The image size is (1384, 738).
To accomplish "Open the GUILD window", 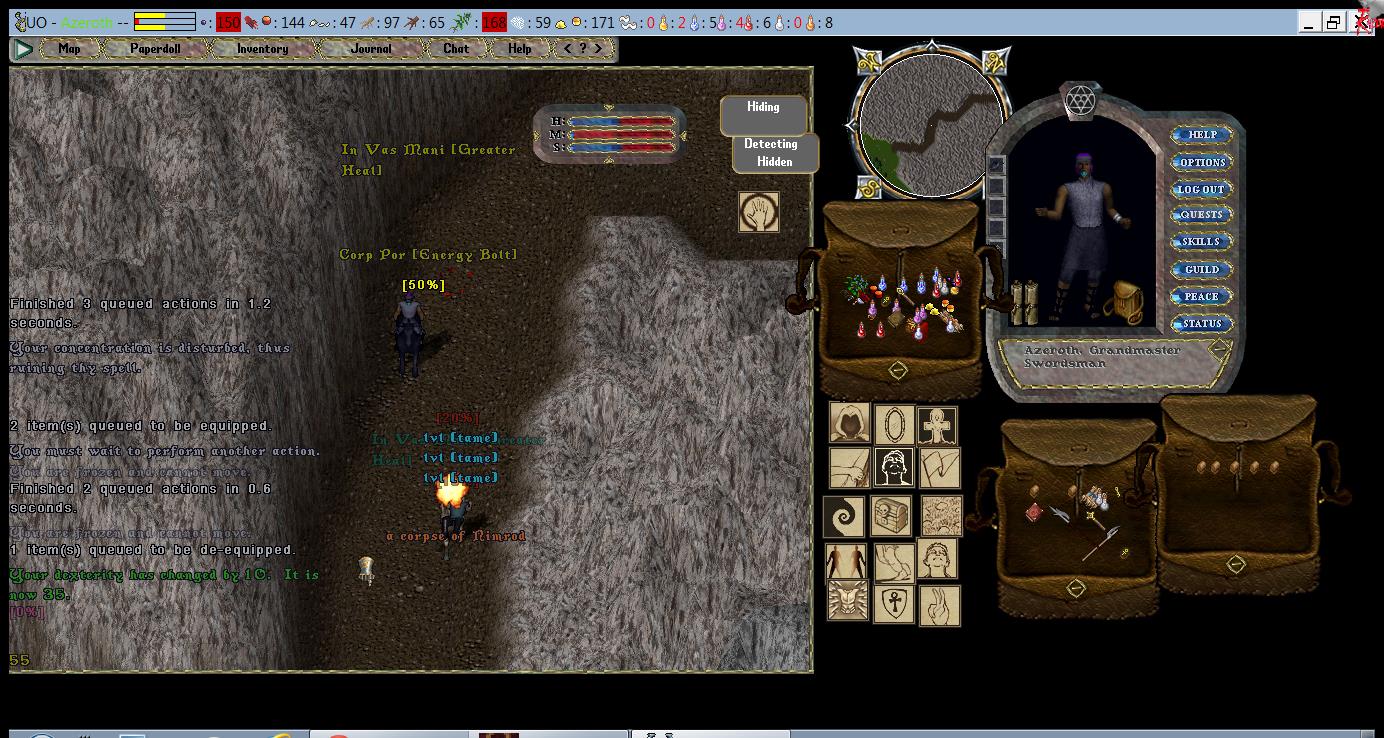I will pos(1201,269).
